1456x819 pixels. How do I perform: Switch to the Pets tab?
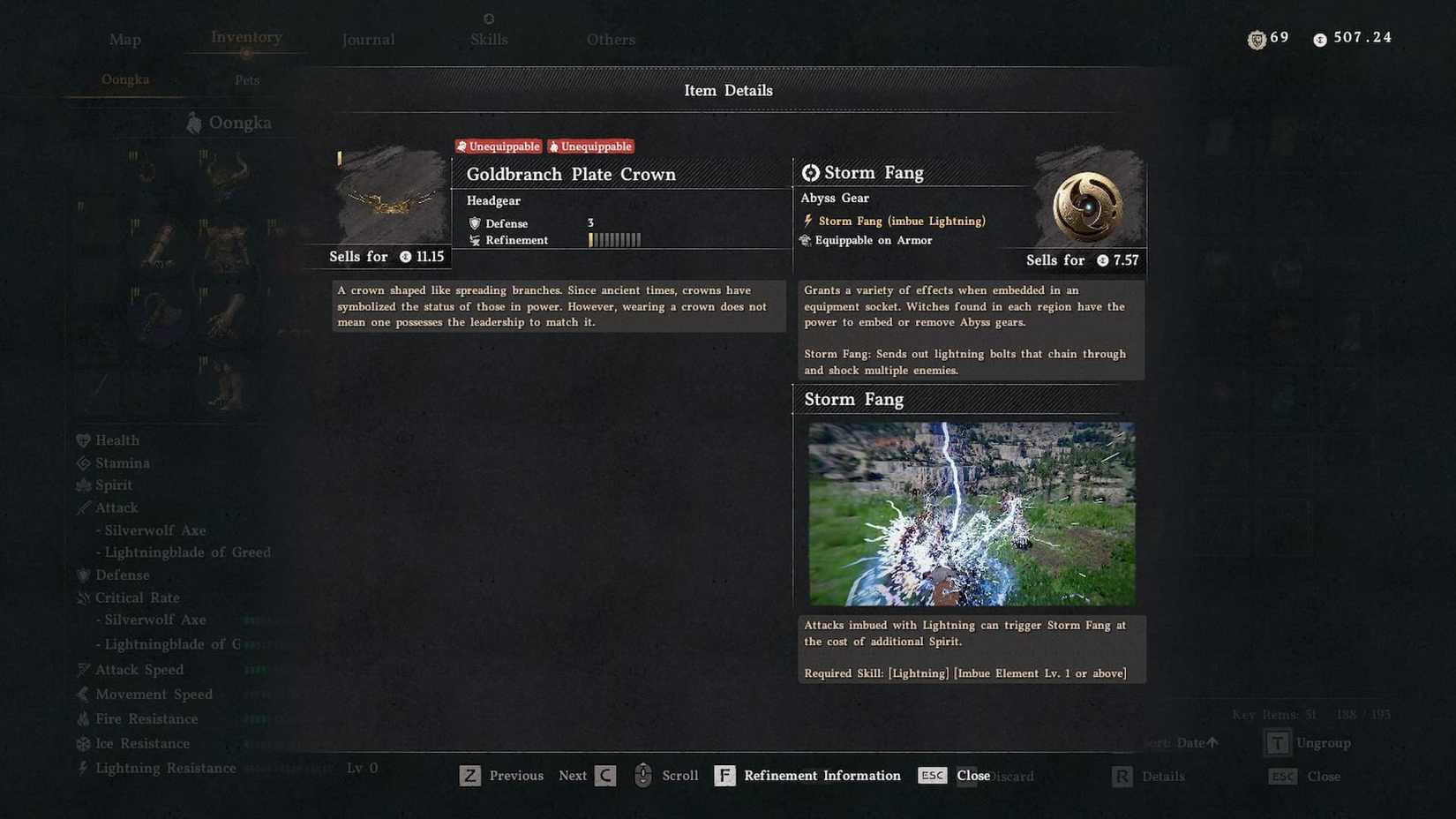click(x=246, y=79)
